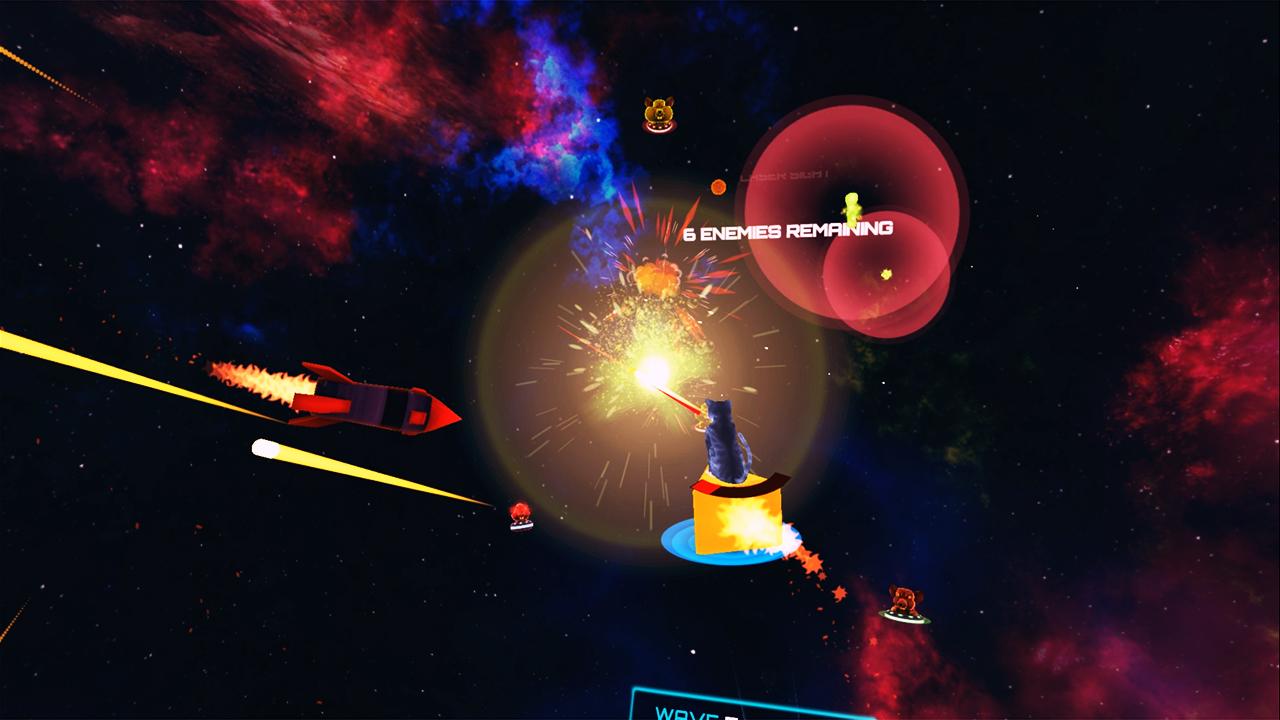Click the white comet projectile on the left
Viewport: 1280px width, 720px height.
coord(265,447)
